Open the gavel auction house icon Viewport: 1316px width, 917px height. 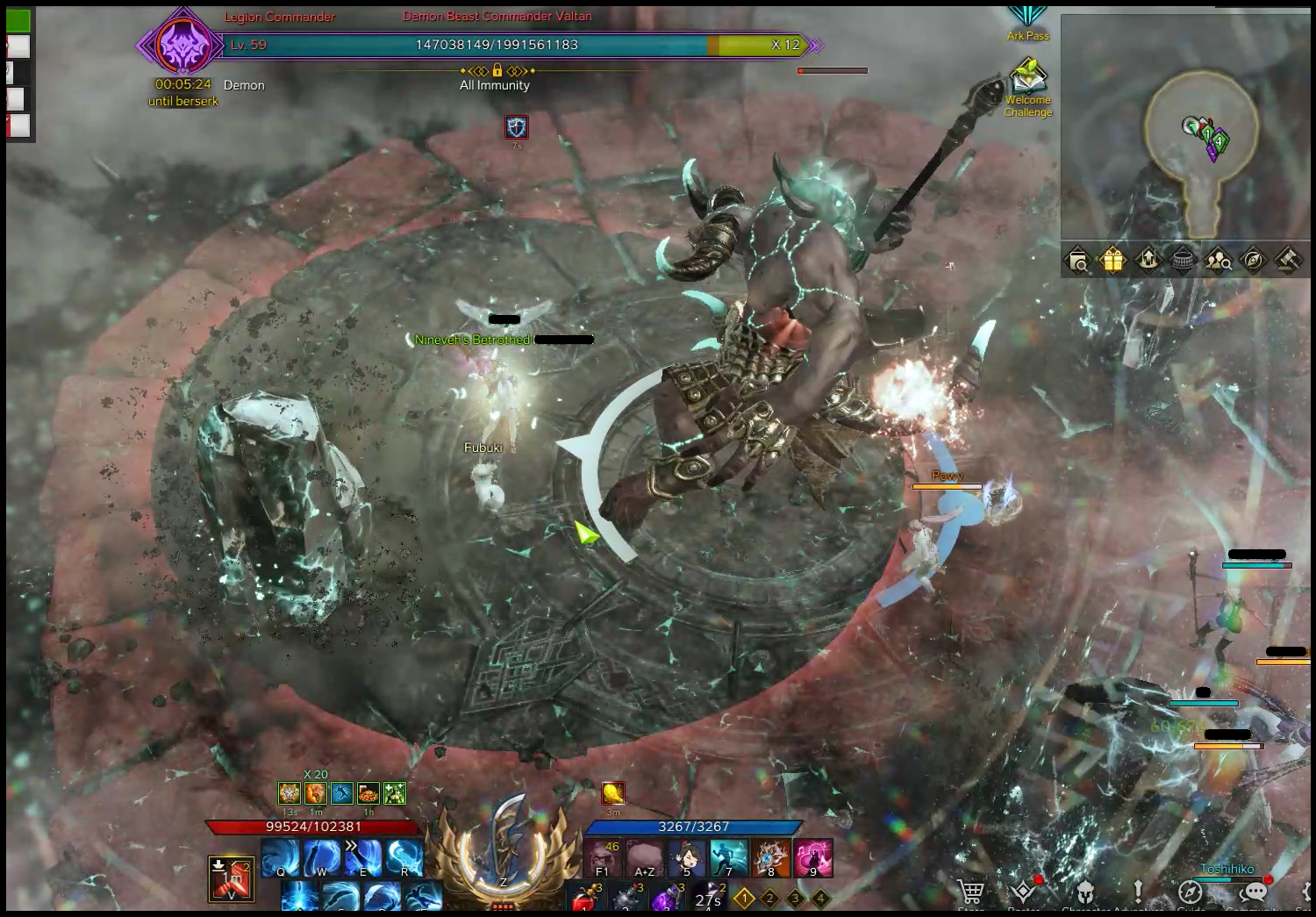(1287, 261)
